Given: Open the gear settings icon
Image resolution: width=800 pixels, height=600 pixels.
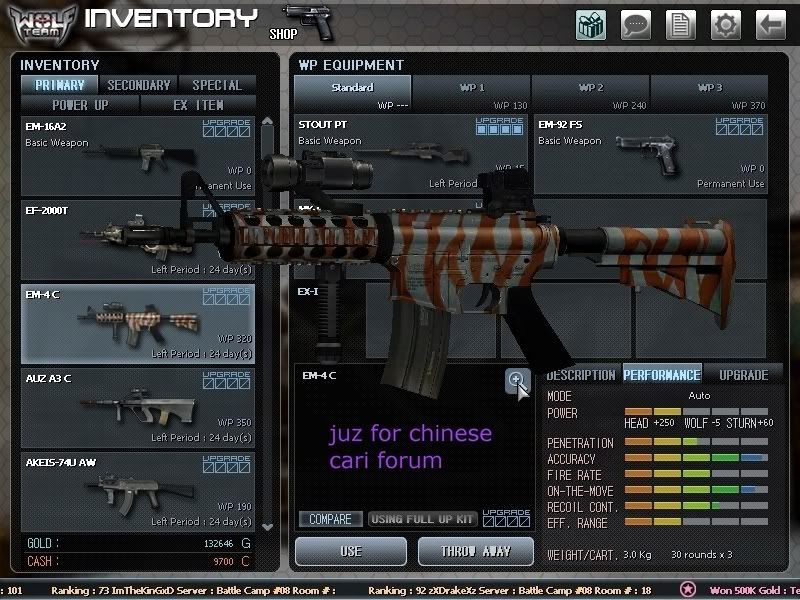Looking at the screenshot, I should coord(726,24).
